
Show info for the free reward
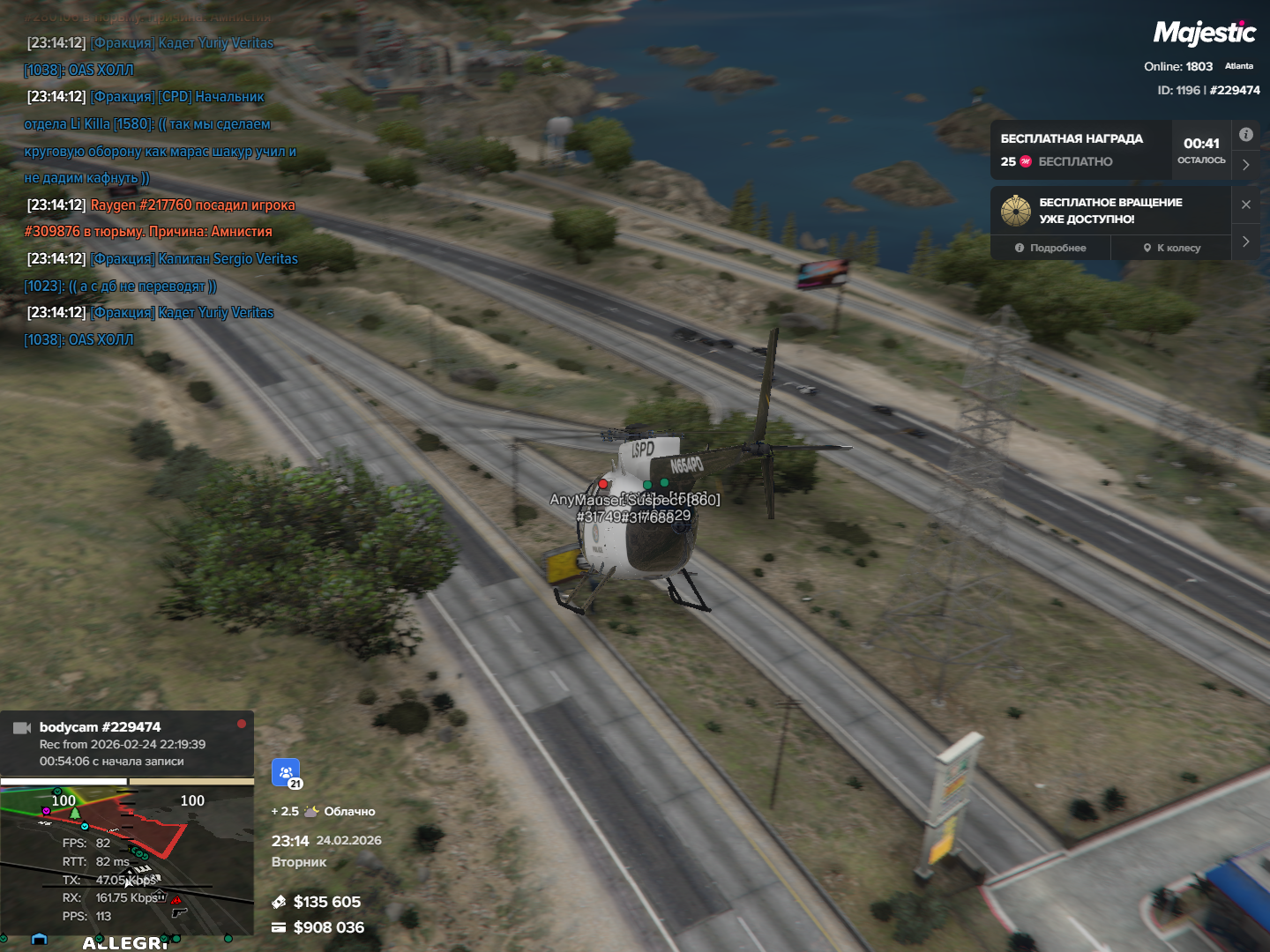[1245, 135]
